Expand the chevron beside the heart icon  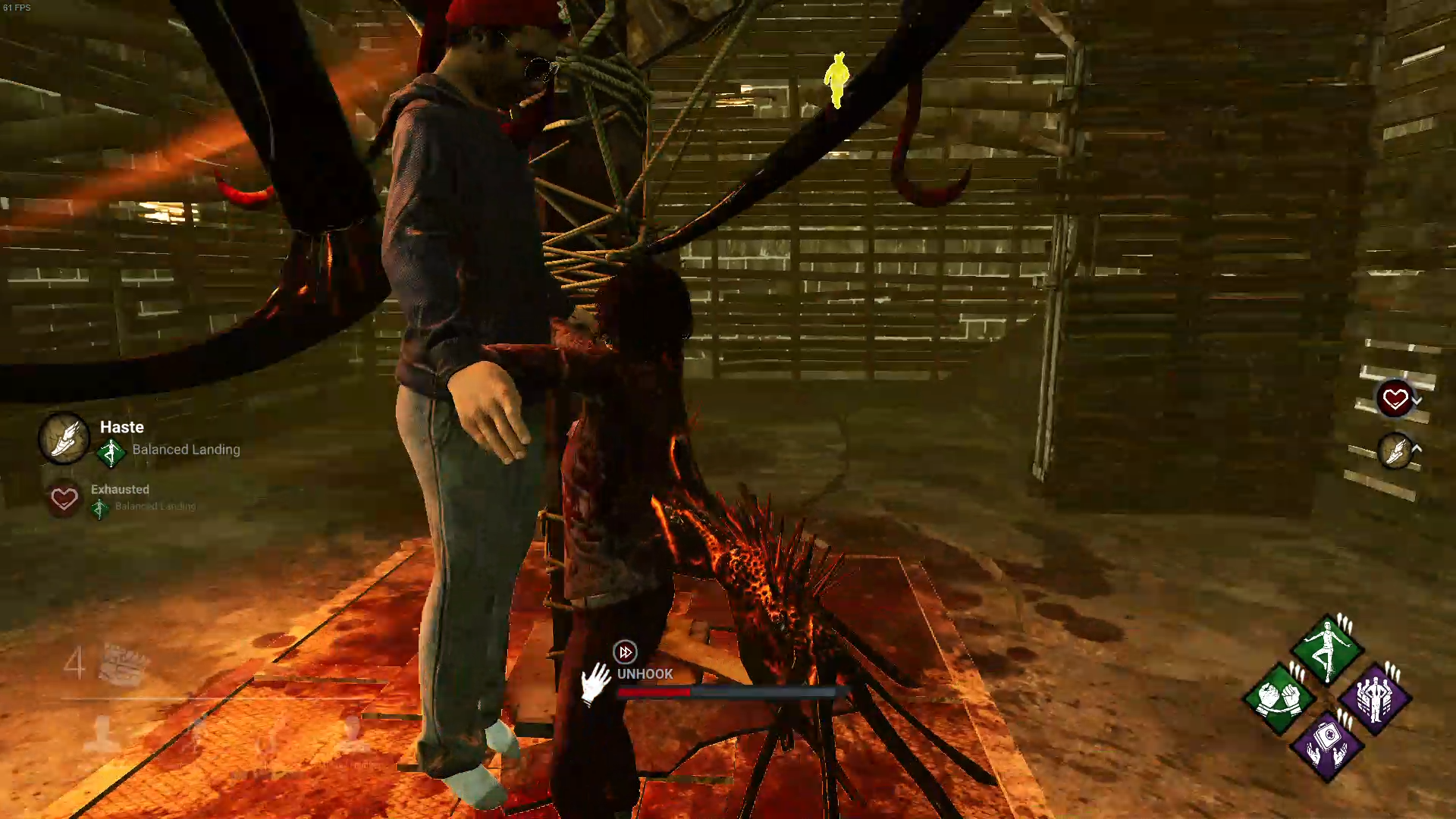pos(1417,400)
